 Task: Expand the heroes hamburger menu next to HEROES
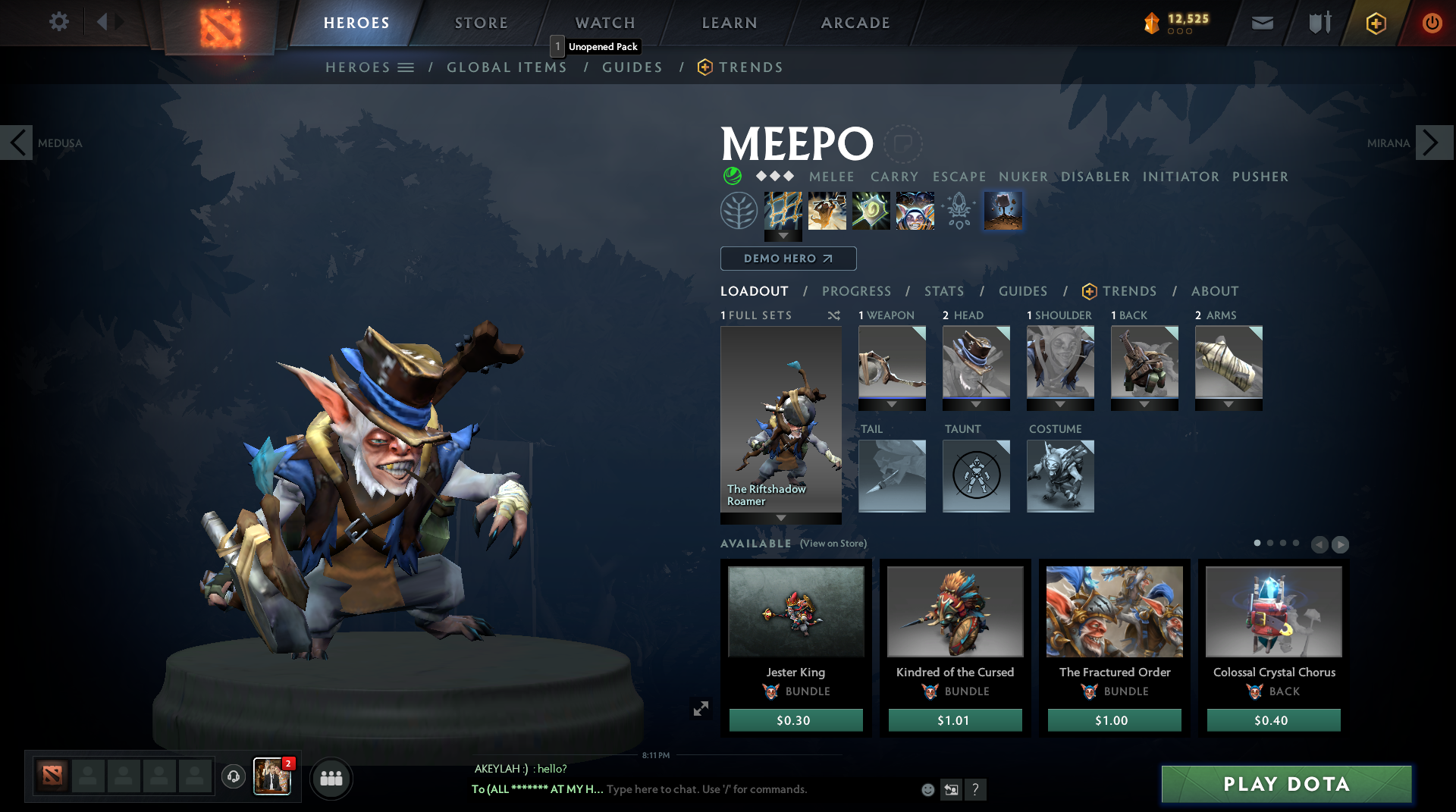(x=407, y=67)
